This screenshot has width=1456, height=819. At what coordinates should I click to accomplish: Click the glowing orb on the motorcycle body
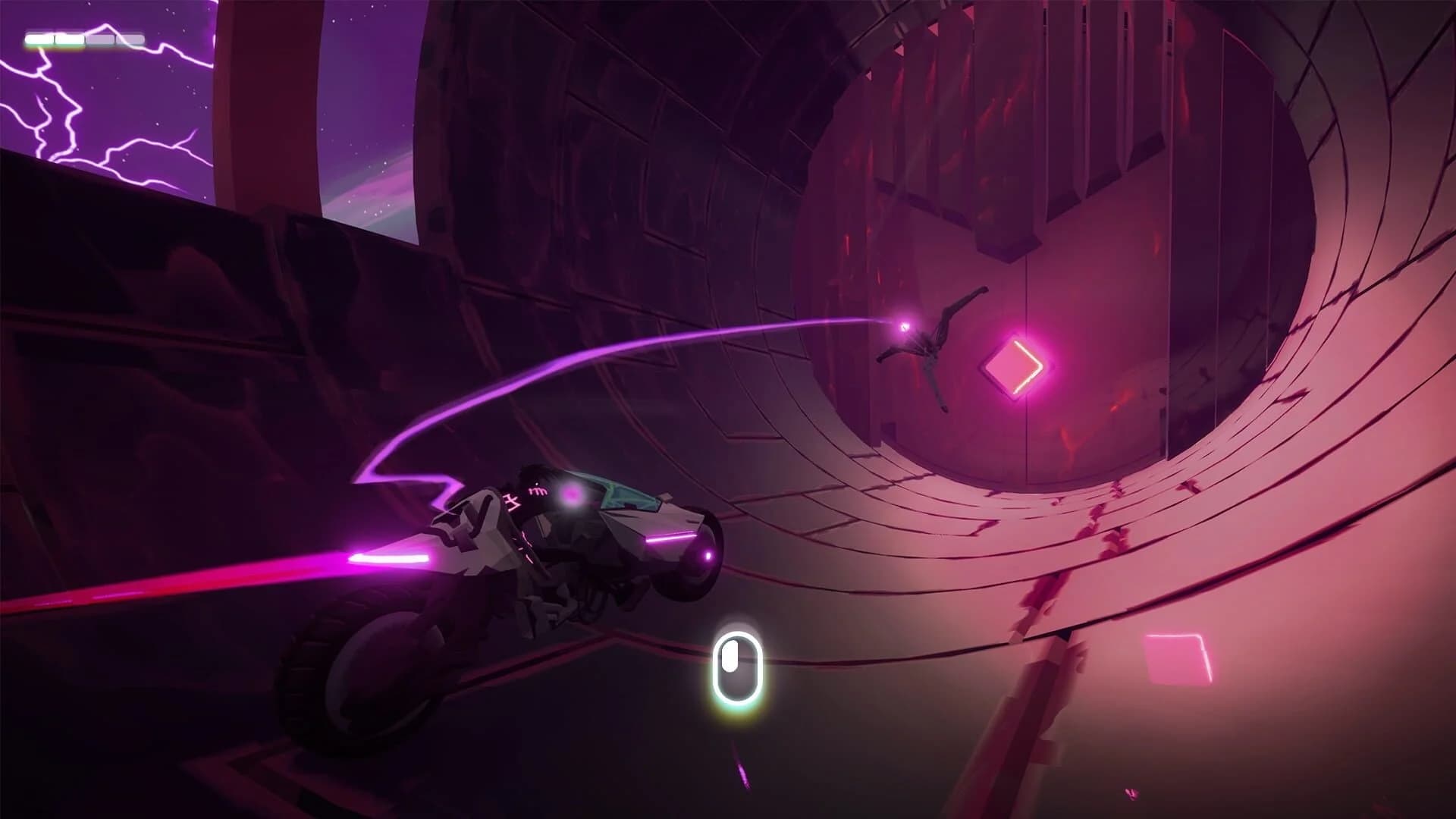point(572,497)
